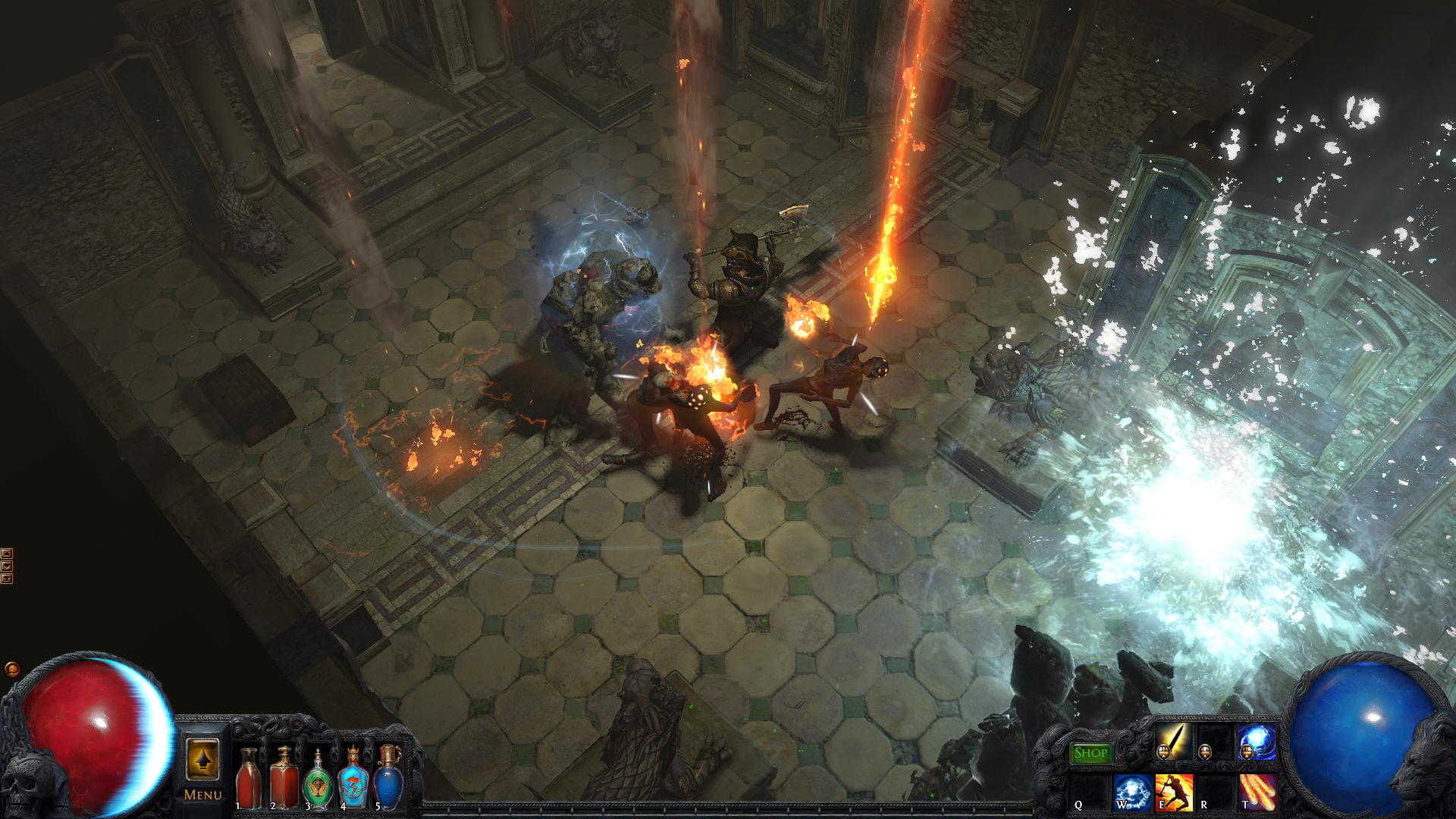Select the blue swirling orb skill on top row
Image resolution: width=1456 pixels, height=819 pixels.
tap(1256, 741)
